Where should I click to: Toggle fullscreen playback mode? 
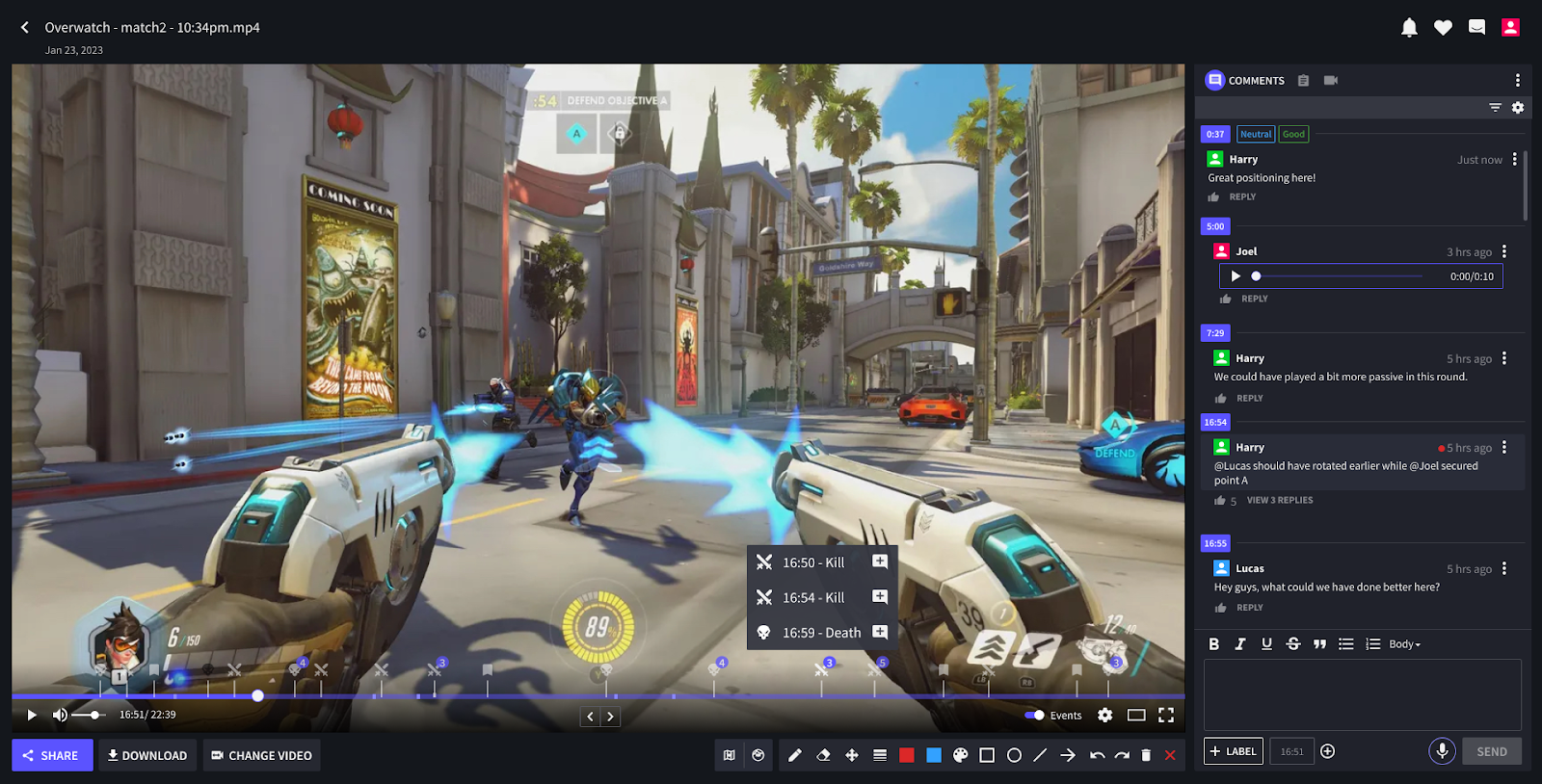(x=1166, y=715)
